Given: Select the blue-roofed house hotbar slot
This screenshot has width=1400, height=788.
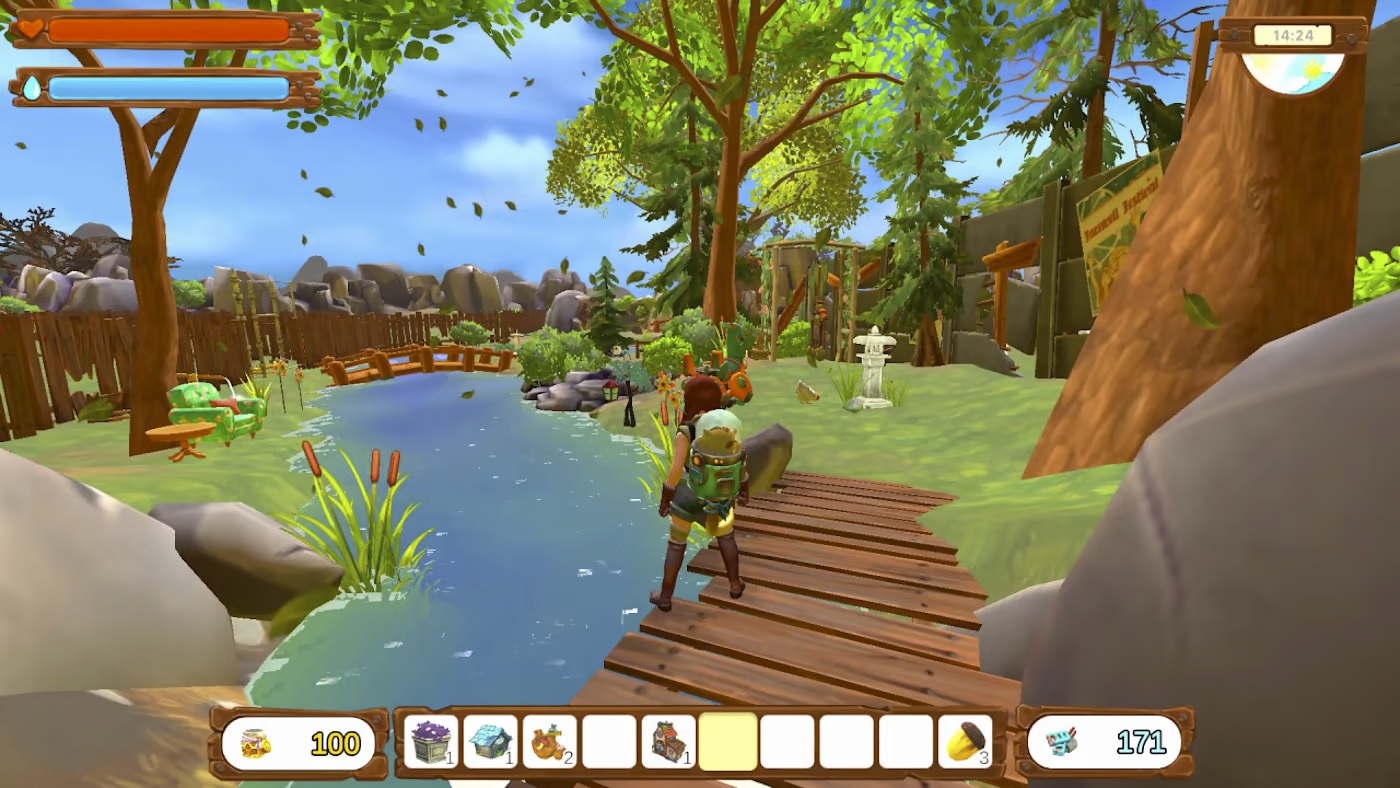Looking at the screenshot, I should [x=491, y=743].
